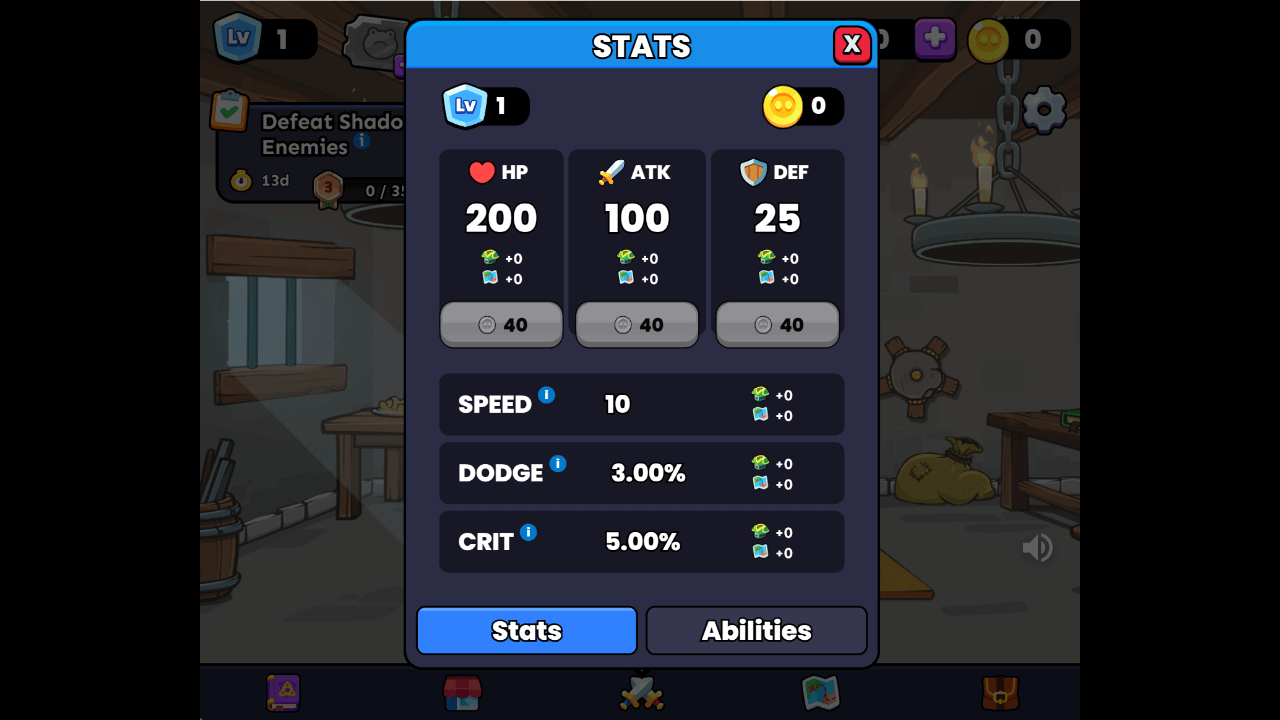Go to the crossed swords battle screen
This screenshot has height=720, width=1280.
coord(641,692)
